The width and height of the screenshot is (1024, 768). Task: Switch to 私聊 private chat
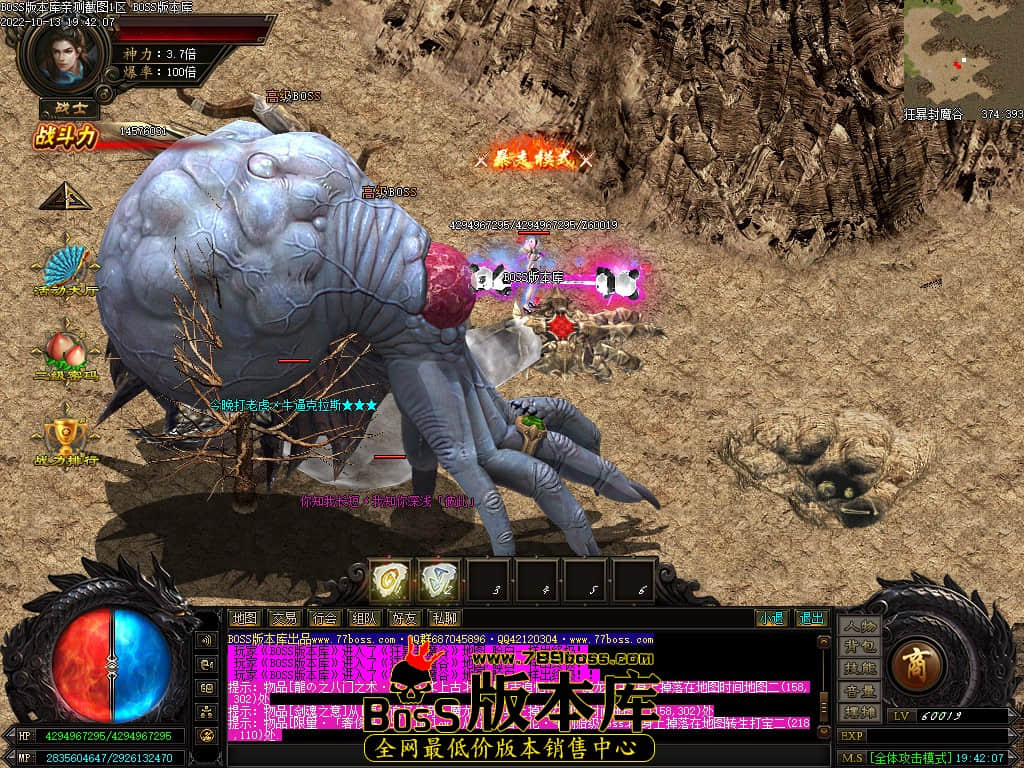(444, 618)
